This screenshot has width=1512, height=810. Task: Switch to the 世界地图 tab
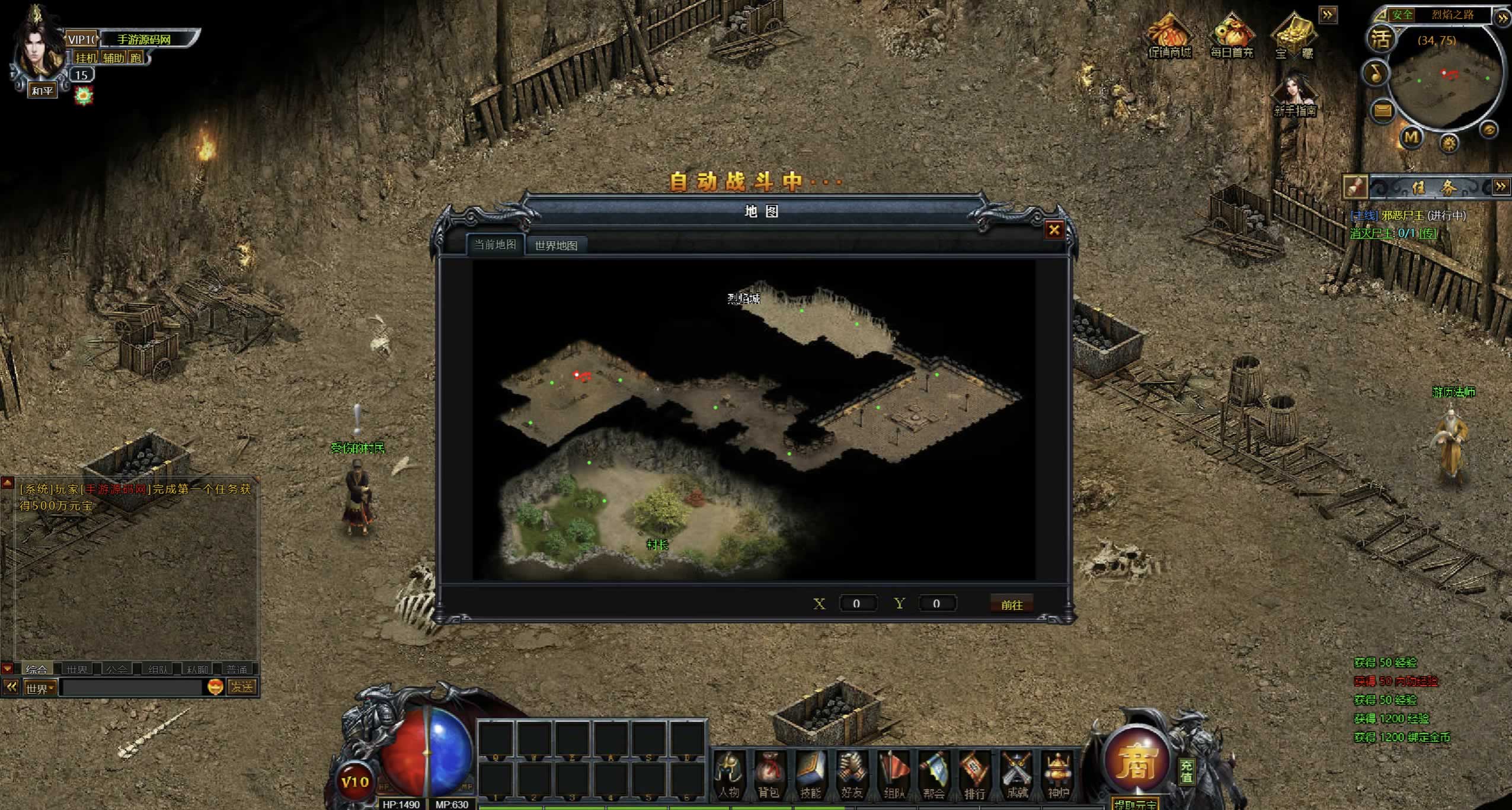[x=555, y=245]
